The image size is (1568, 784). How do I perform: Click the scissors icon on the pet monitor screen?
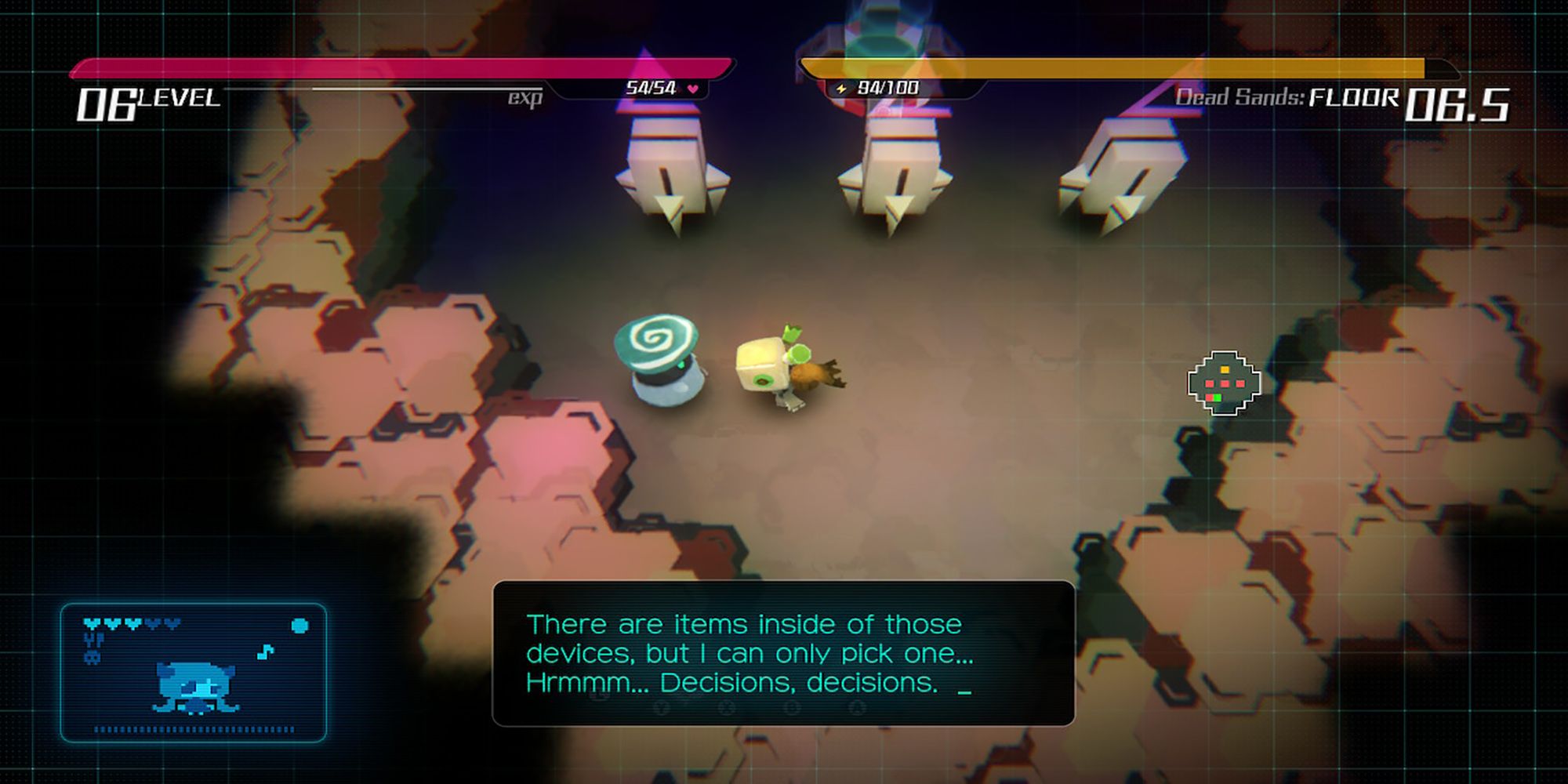point(94,640)
